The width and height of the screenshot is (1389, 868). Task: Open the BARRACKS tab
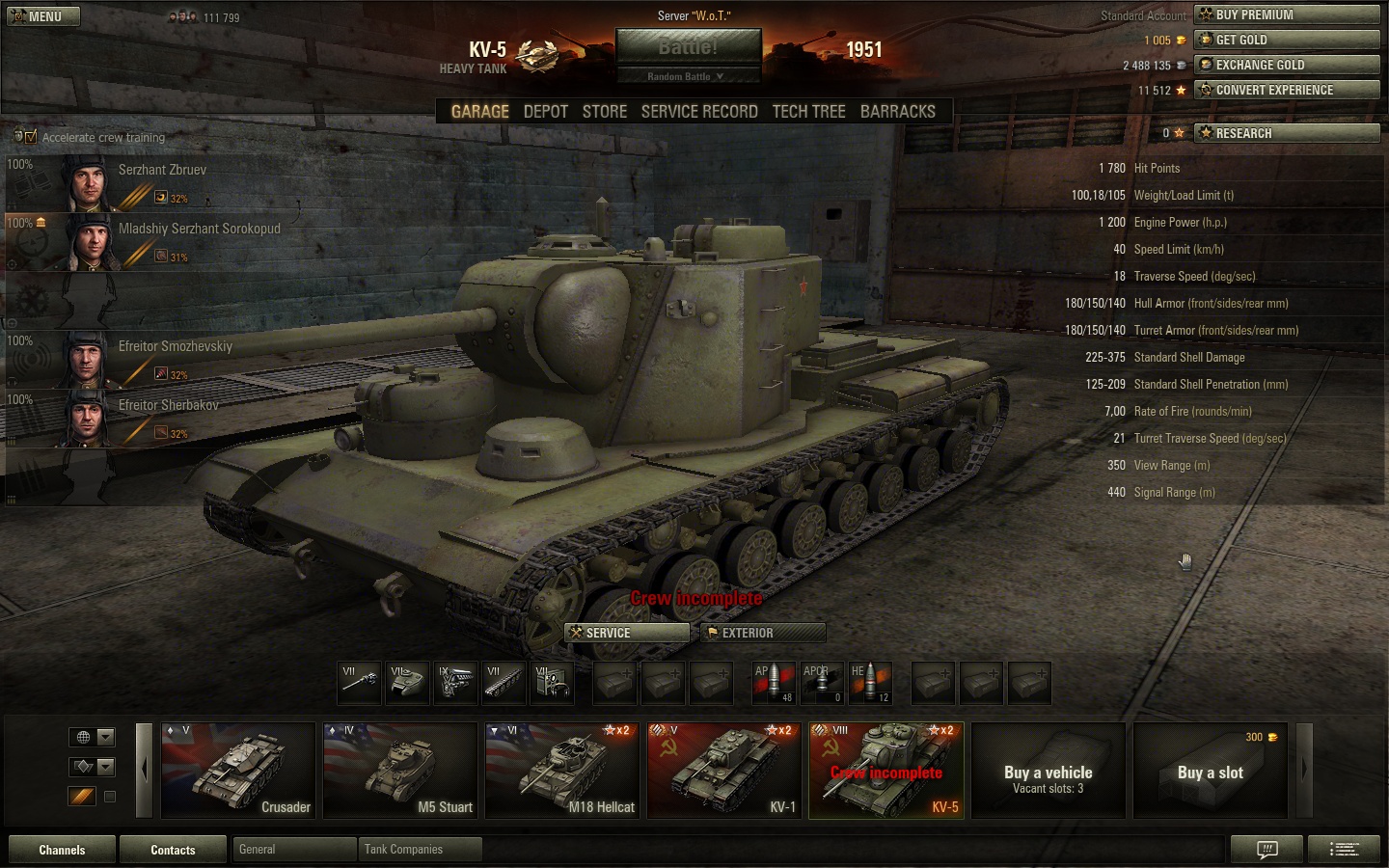pyautogui.click(x=897, y=112)
